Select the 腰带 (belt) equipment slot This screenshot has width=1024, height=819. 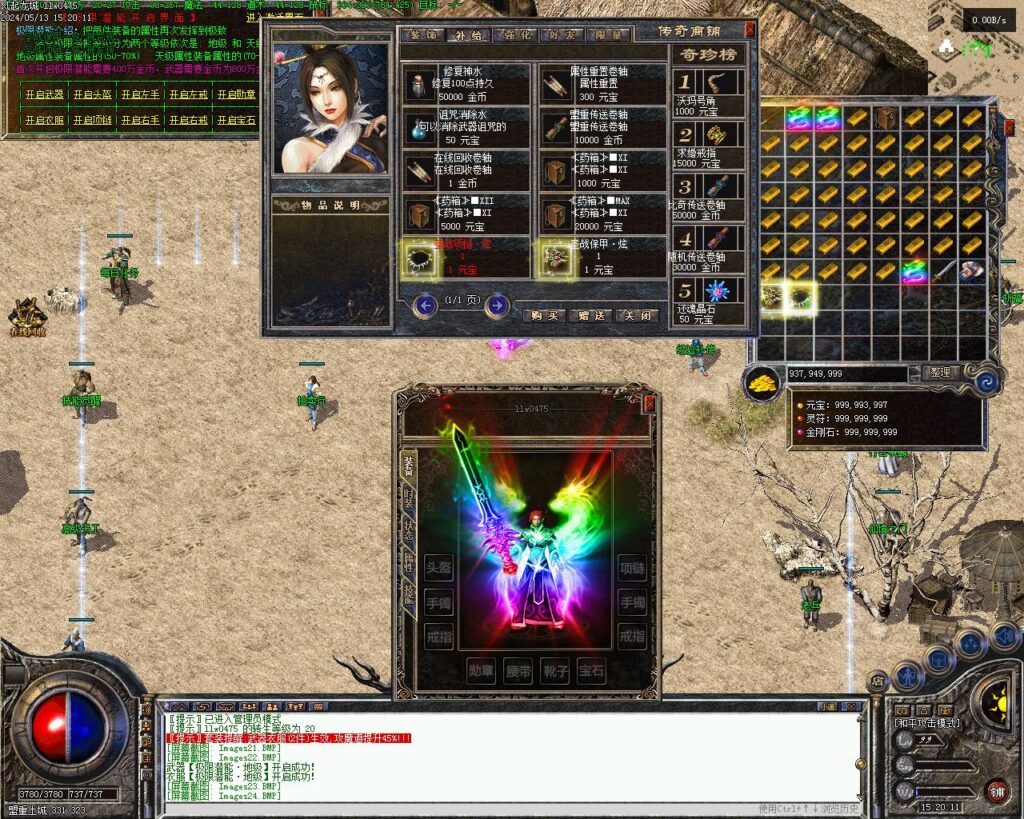click(x=520, y=670)
